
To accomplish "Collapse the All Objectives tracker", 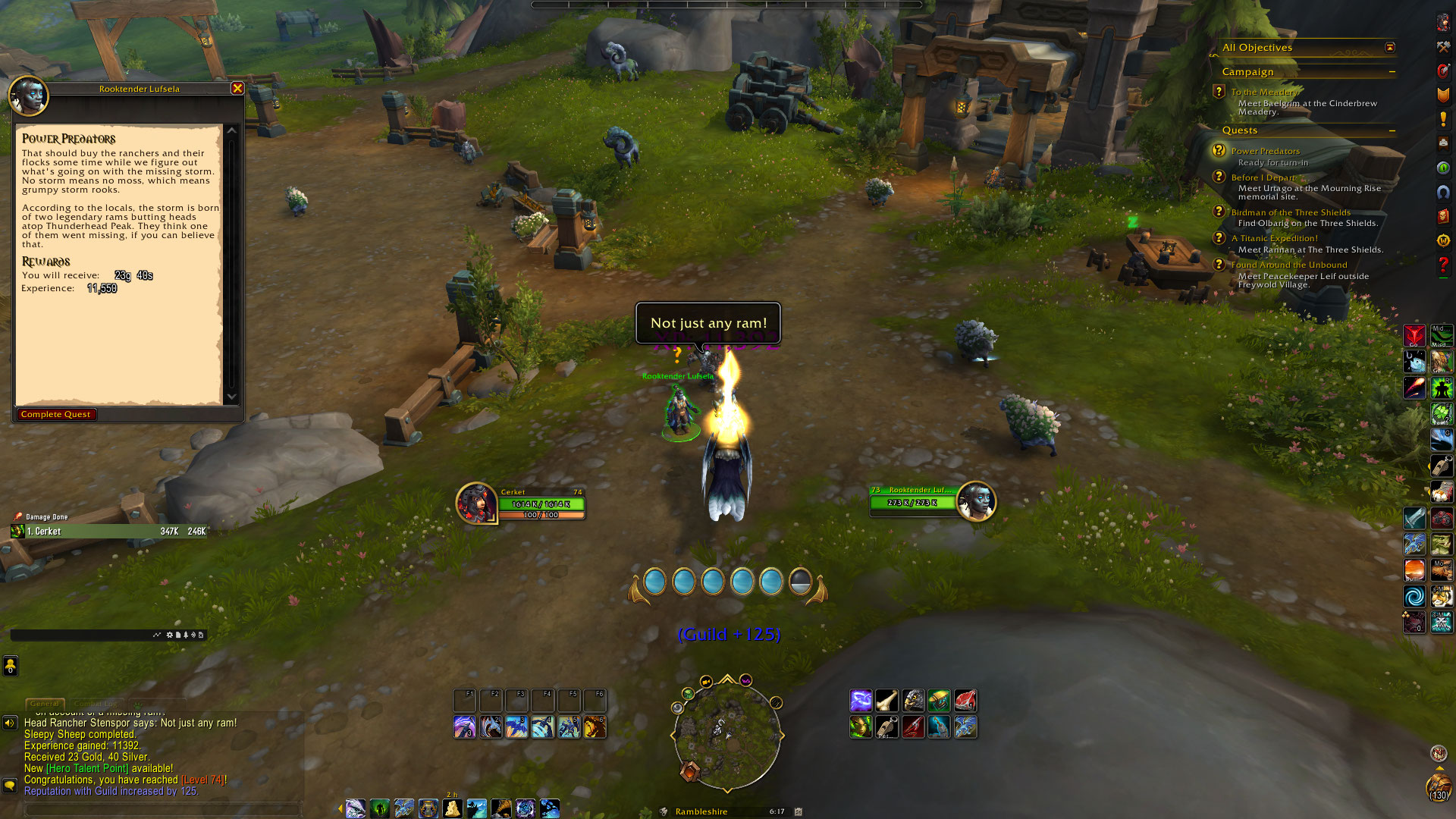I will pyautogui.click(x=1390, y=47).
